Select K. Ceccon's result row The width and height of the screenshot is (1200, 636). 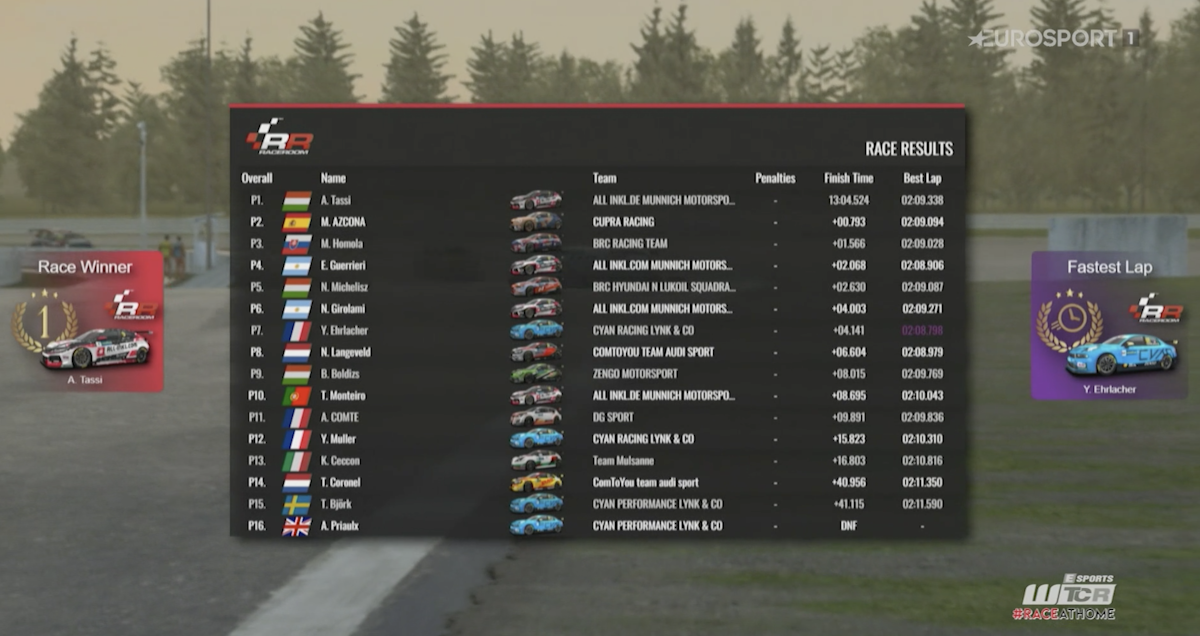597,460
